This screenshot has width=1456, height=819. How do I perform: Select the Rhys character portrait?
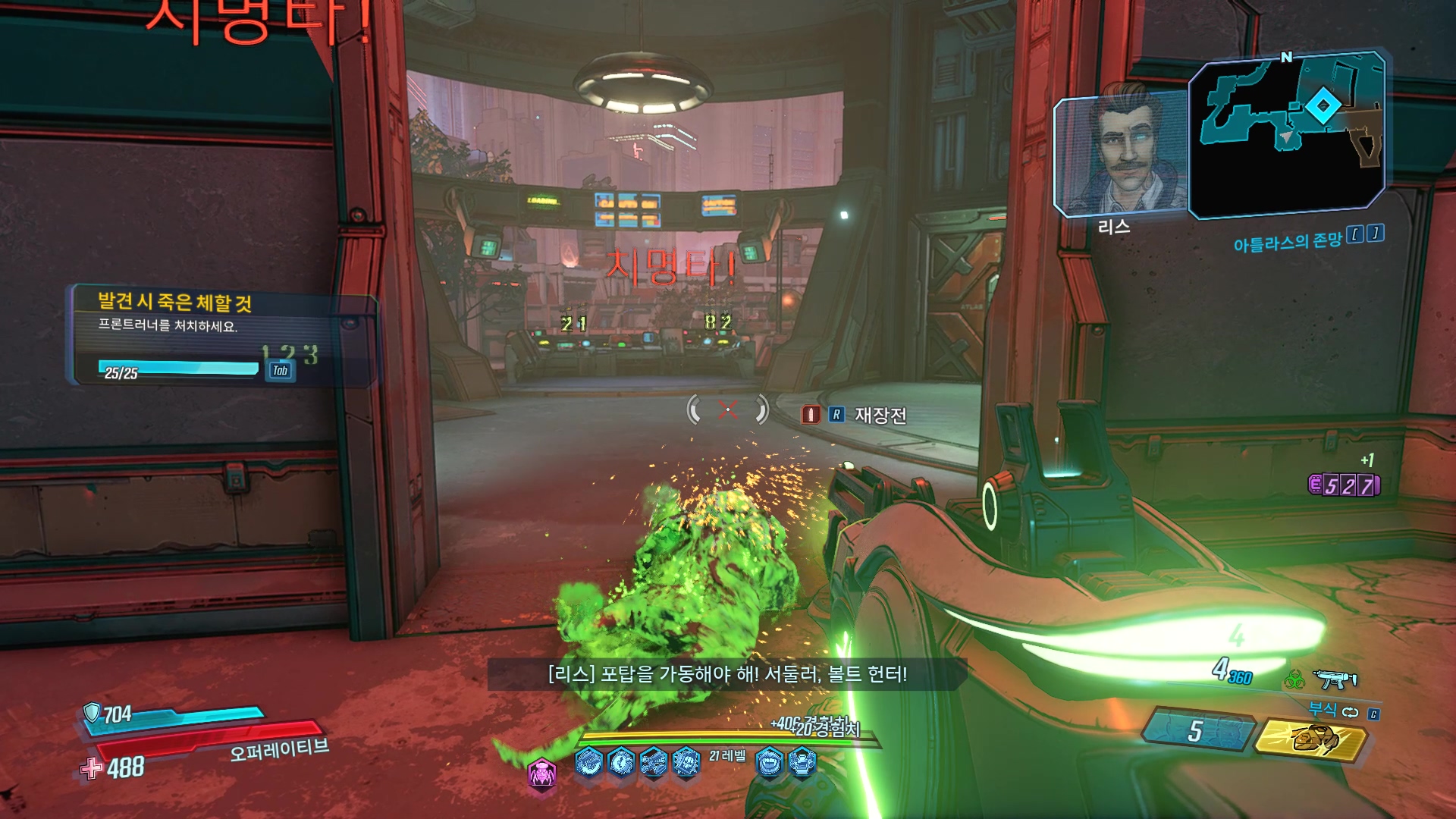pyautogui.click(x=1121, y=155)
